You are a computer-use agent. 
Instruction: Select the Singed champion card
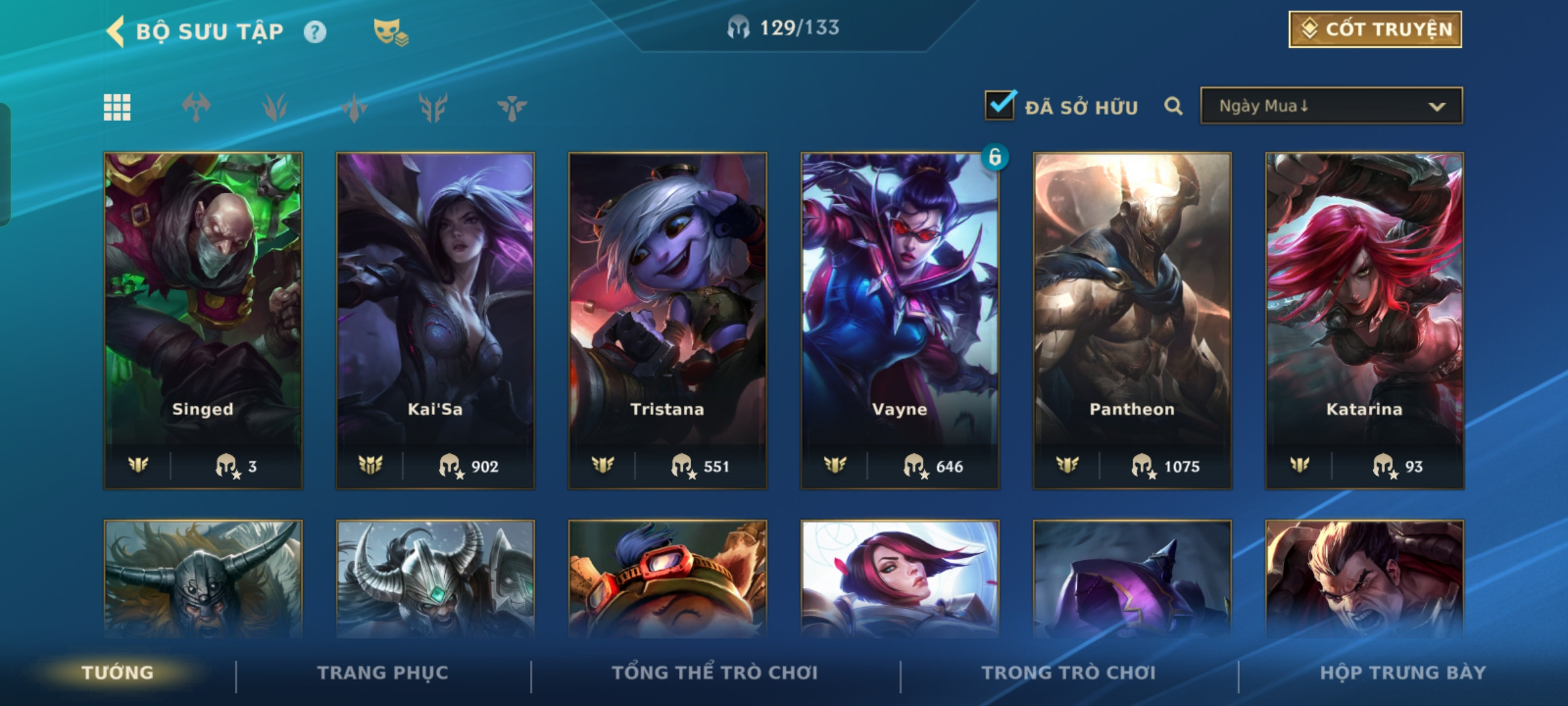[203, 320]
